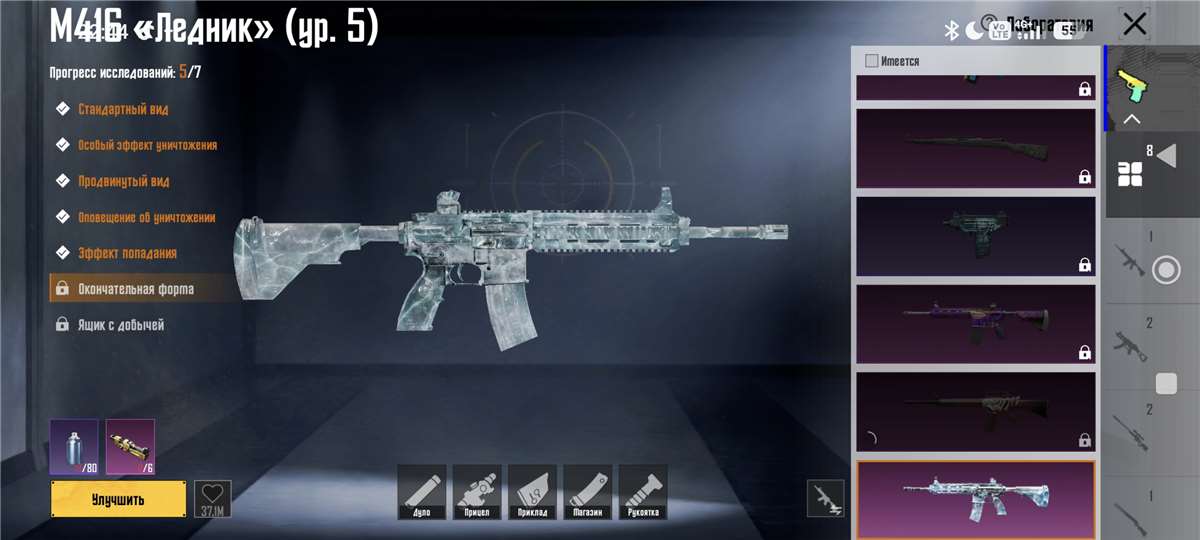Image resolution: width=1200 pixels, height=540 pixels.
Task: Select Оповещение об уничтожении entry
Action: click(x=146, y=217)
